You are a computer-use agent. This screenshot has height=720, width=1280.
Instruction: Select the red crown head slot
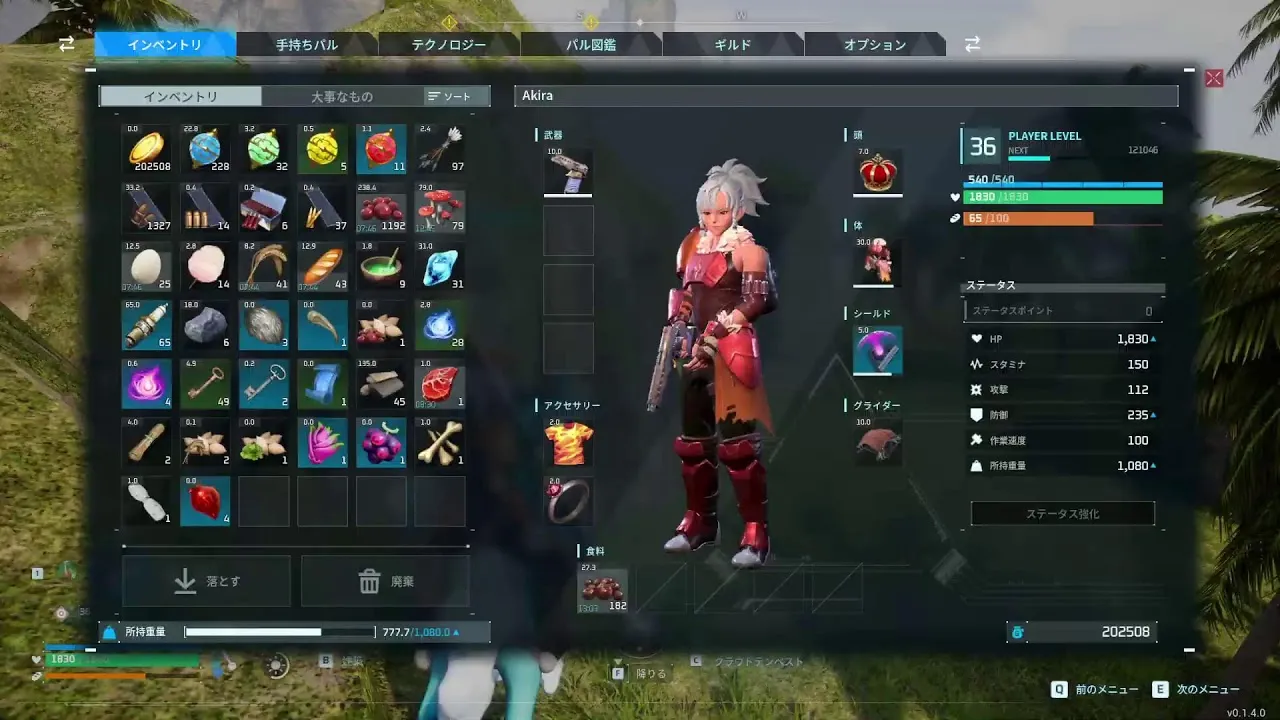[x=878, y=172]
